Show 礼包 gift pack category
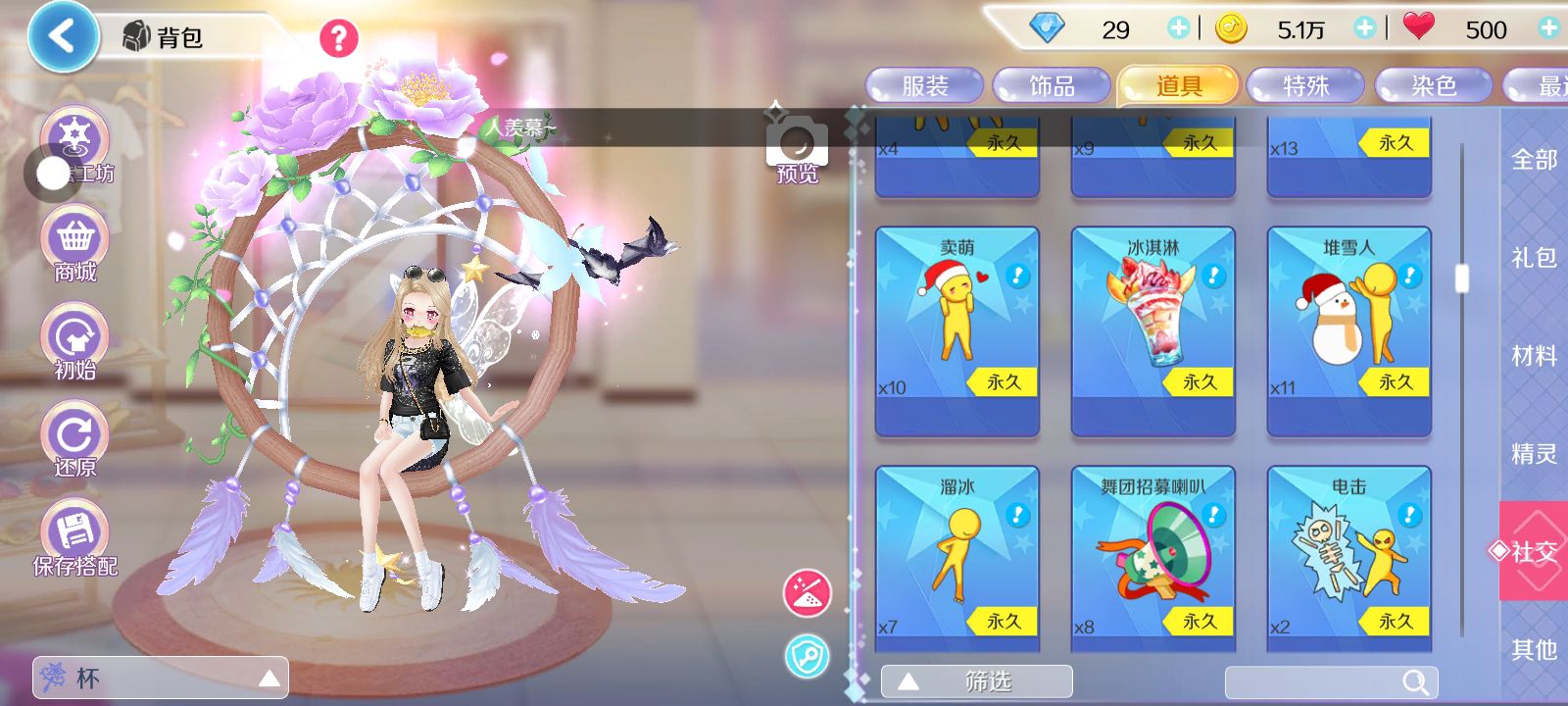Image resolution: width=1568 pixels, height=706 pixels. pyautogui.click(x=1534, y=258)
